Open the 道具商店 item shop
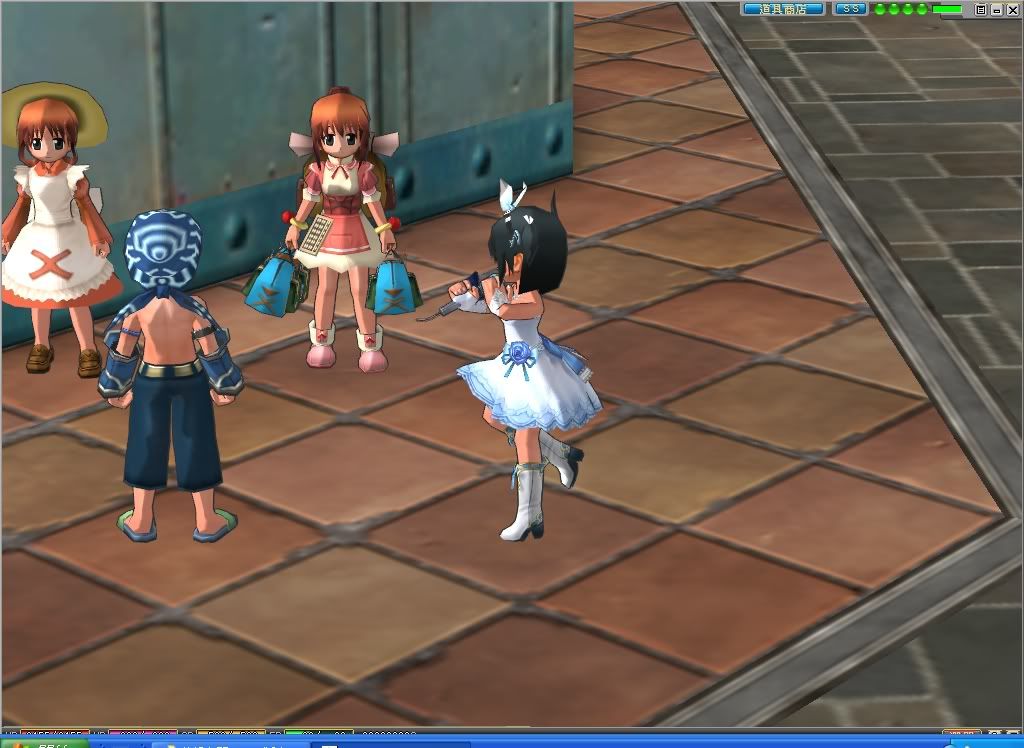This screenshot has width=1024, height=748. point(783,9)
